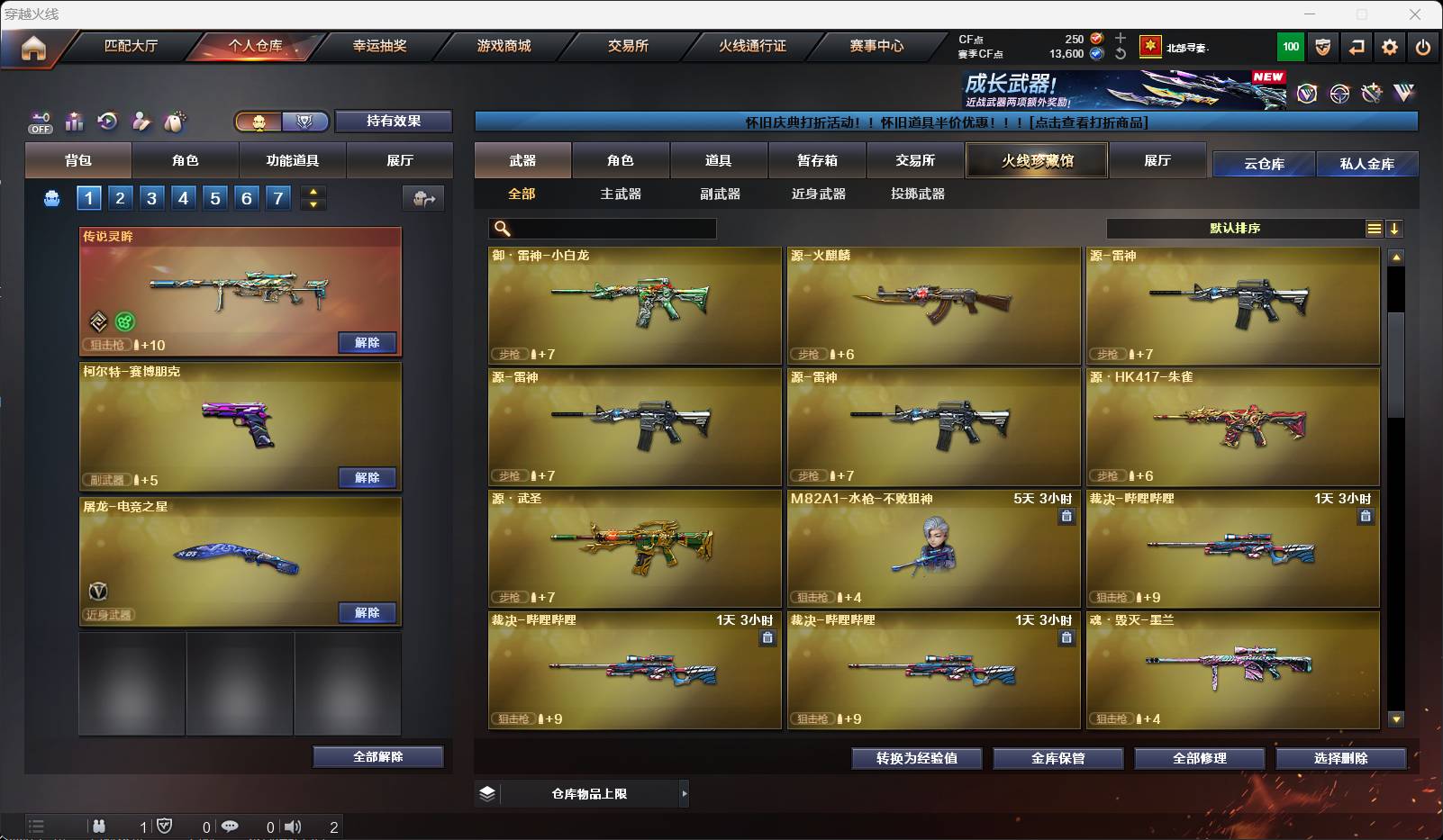Switch to the 火线珍藏馆 tab
This screenshot has width=1443, height=840.
click(x=1036, y=160)
